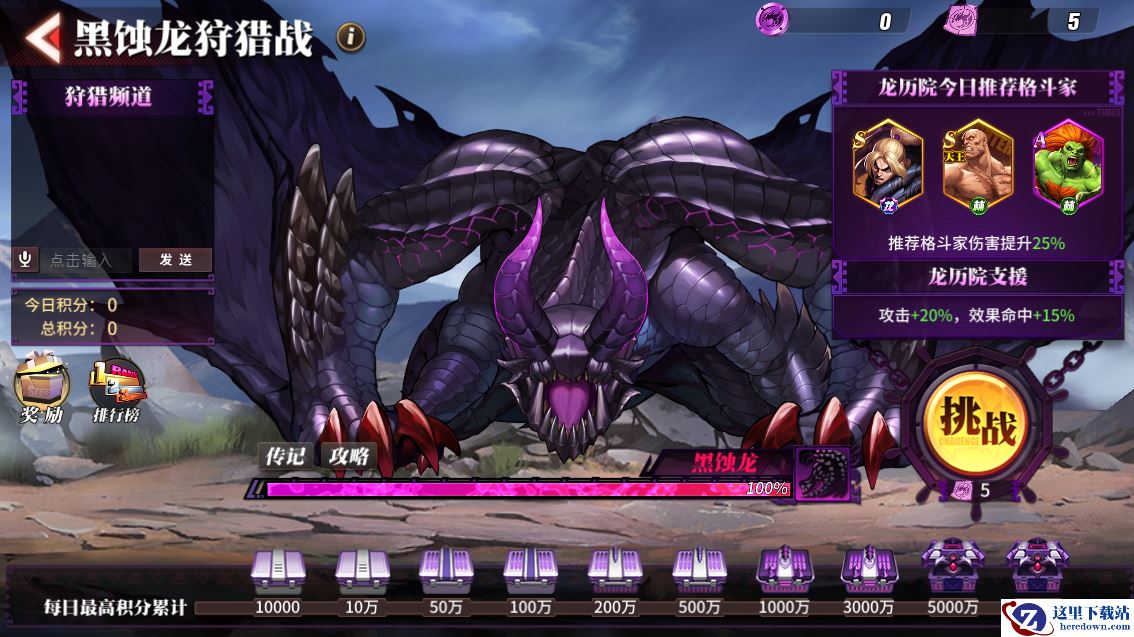
Task: Start the fight with the 挑战 button
Action: pos(975,425)
